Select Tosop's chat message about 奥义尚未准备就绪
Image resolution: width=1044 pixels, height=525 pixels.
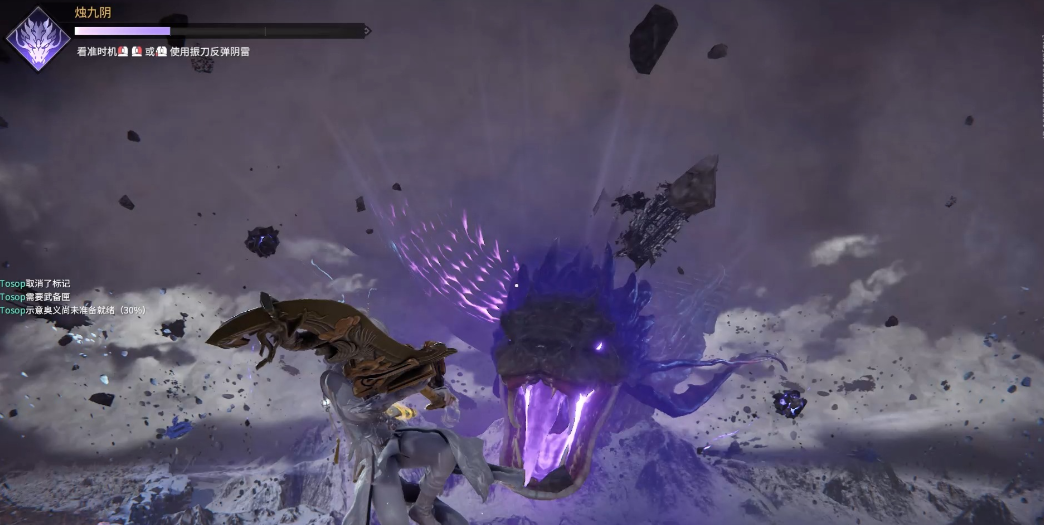73,311
